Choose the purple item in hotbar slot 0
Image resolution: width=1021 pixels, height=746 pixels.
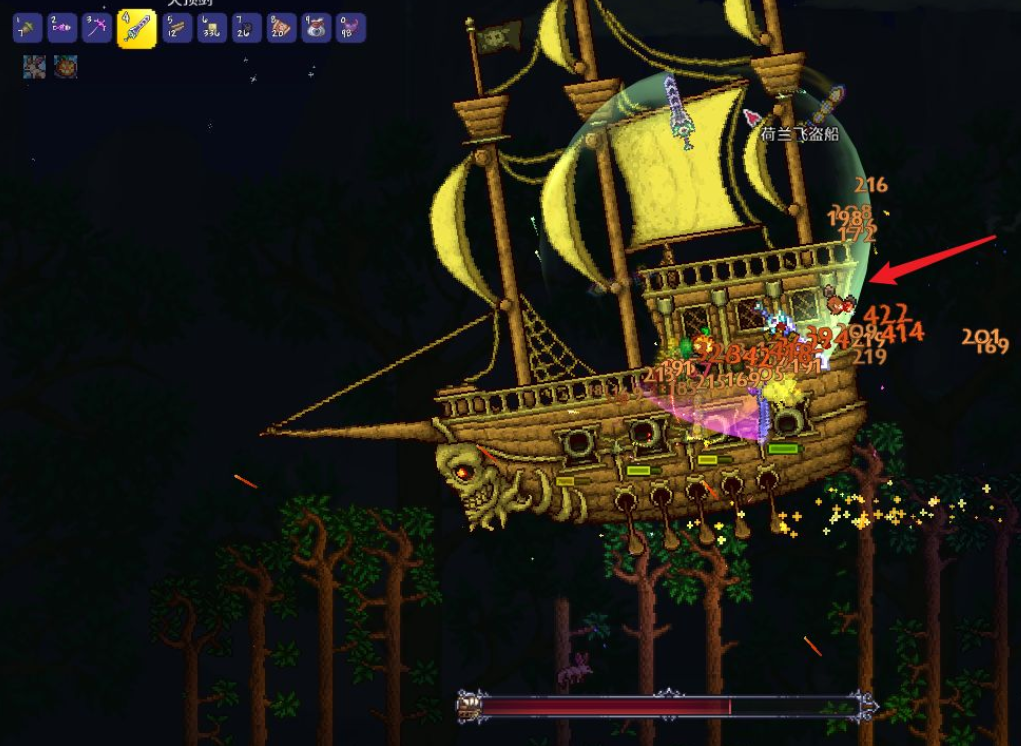tap(350, 28)
